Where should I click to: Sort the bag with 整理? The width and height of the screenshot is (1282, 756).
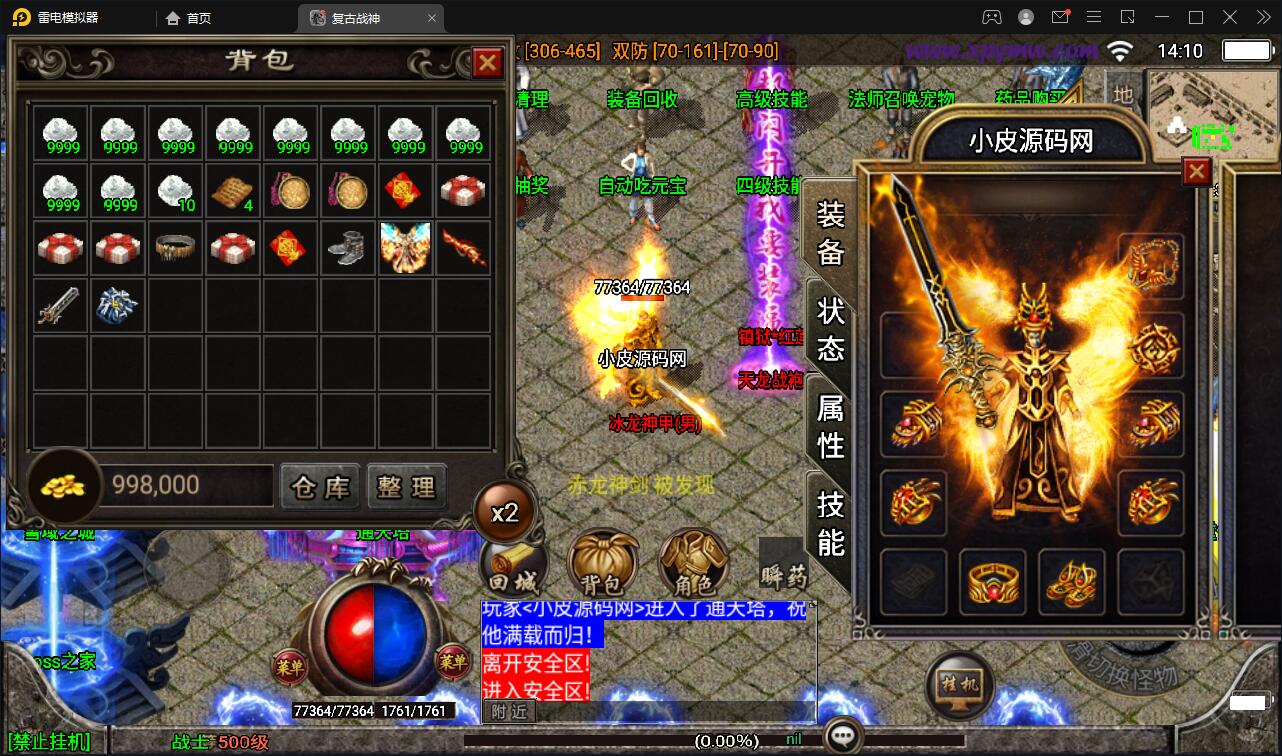point(406,487)
